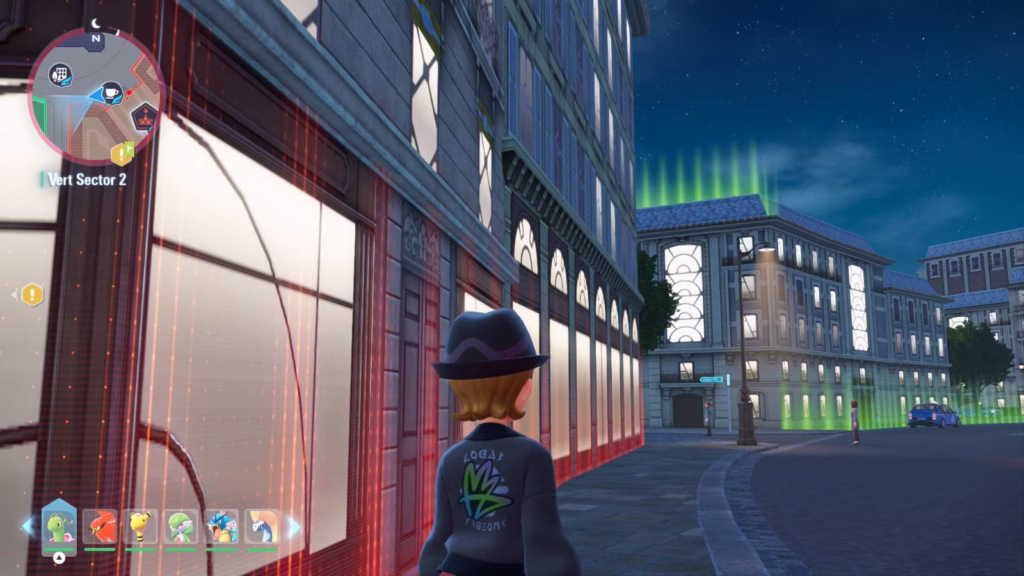The height and width of the screenshot is (576, 1024).
Task: Click the yellow exclamation marker on minimap edge
Action: click(x=122, y=153)
